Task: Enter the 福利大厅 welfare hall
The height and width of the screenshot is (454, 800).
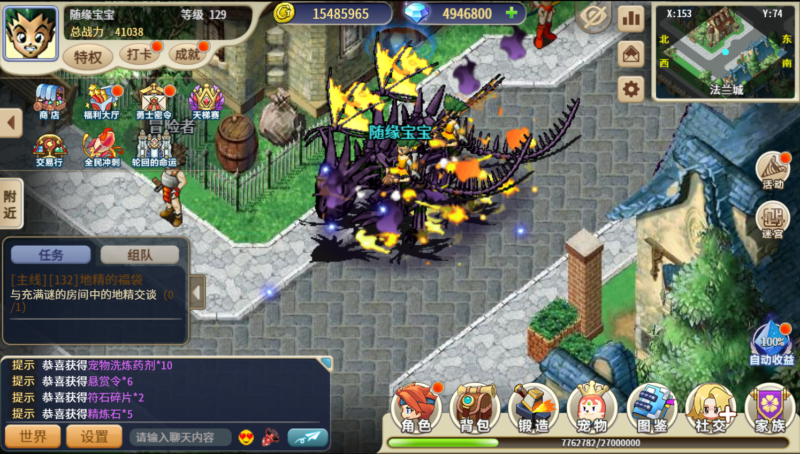Action: coord(102,101)
